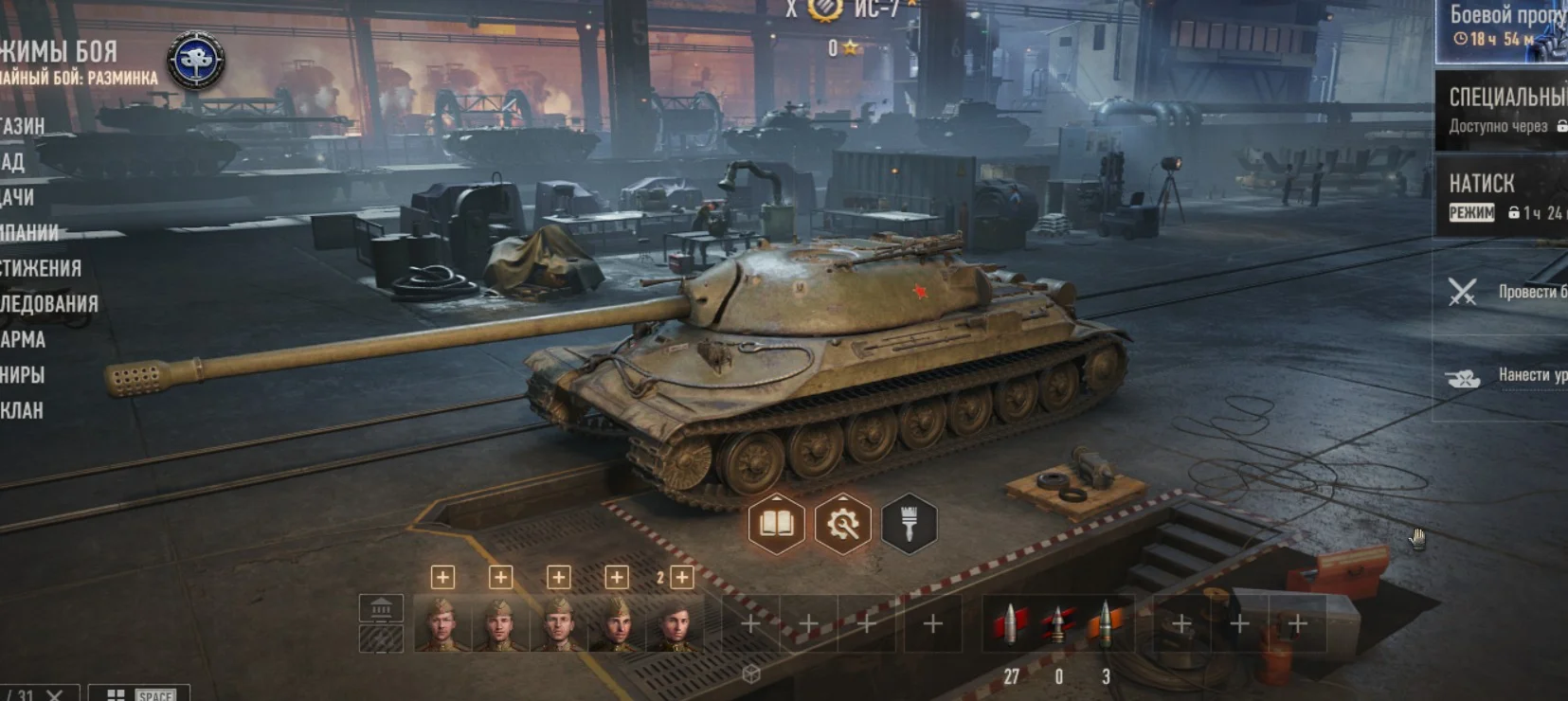
Task: Open the МАГАЗИН menu entry
Action: [24, 126]
